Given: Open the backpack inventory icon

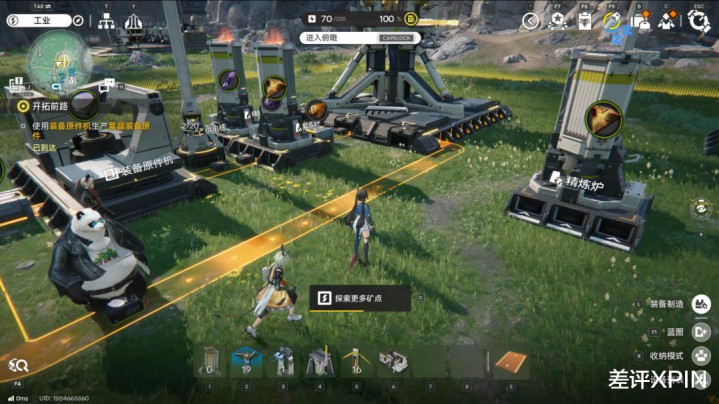Looking at the screenshot, I should [642, 19].
